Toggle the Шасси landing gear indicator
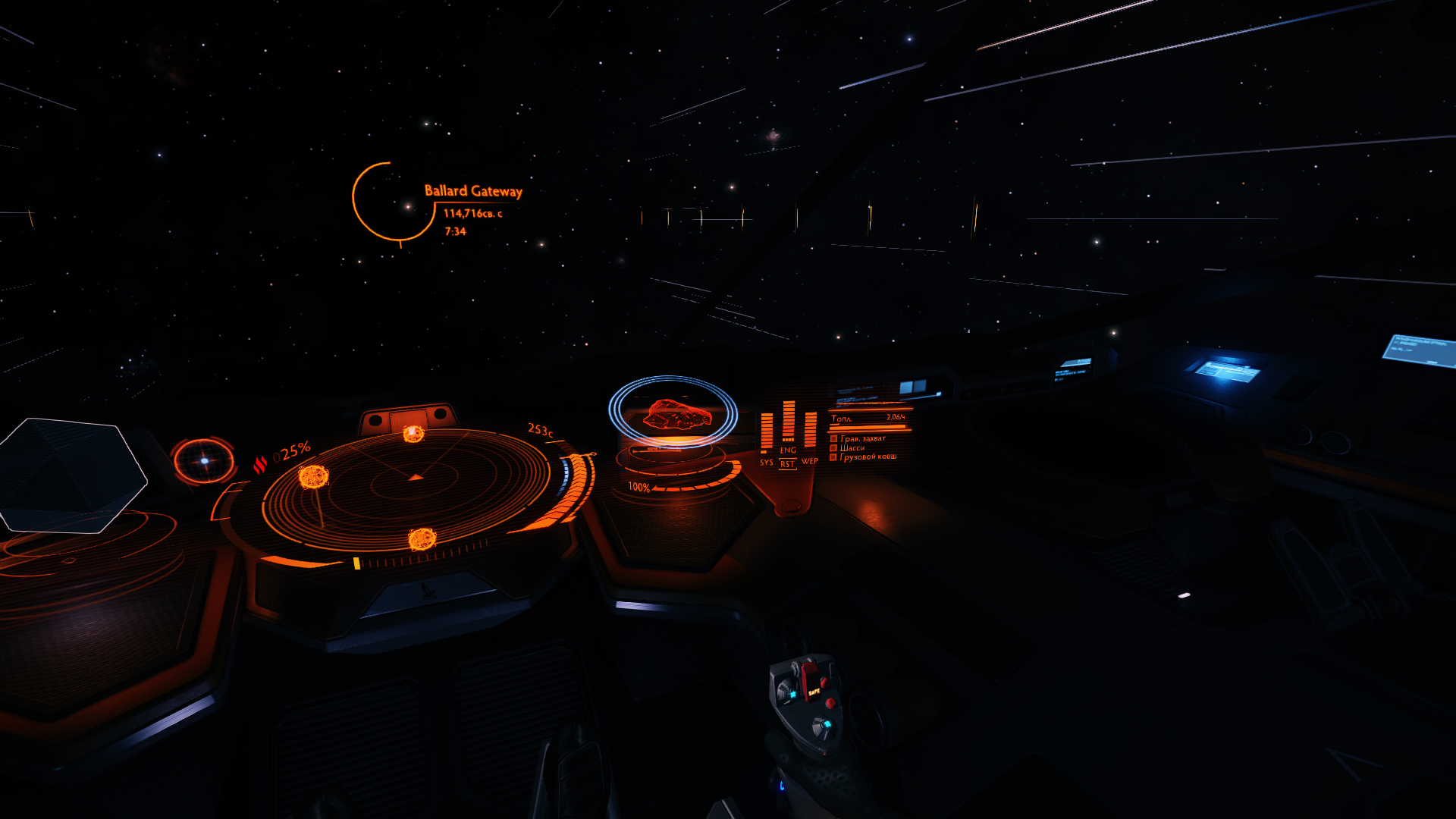The width and height of the screenshot is (1456, 819). tap(833, 447)
